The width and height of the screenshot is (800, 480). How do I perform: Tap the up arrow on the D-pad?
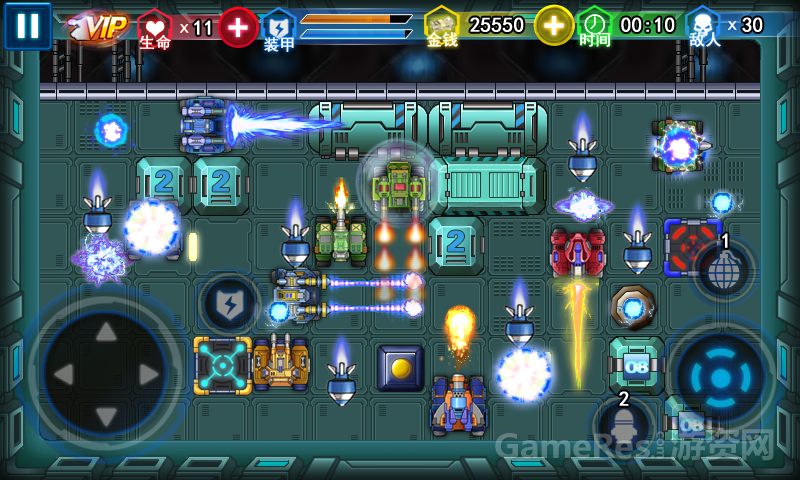[105, 334]
